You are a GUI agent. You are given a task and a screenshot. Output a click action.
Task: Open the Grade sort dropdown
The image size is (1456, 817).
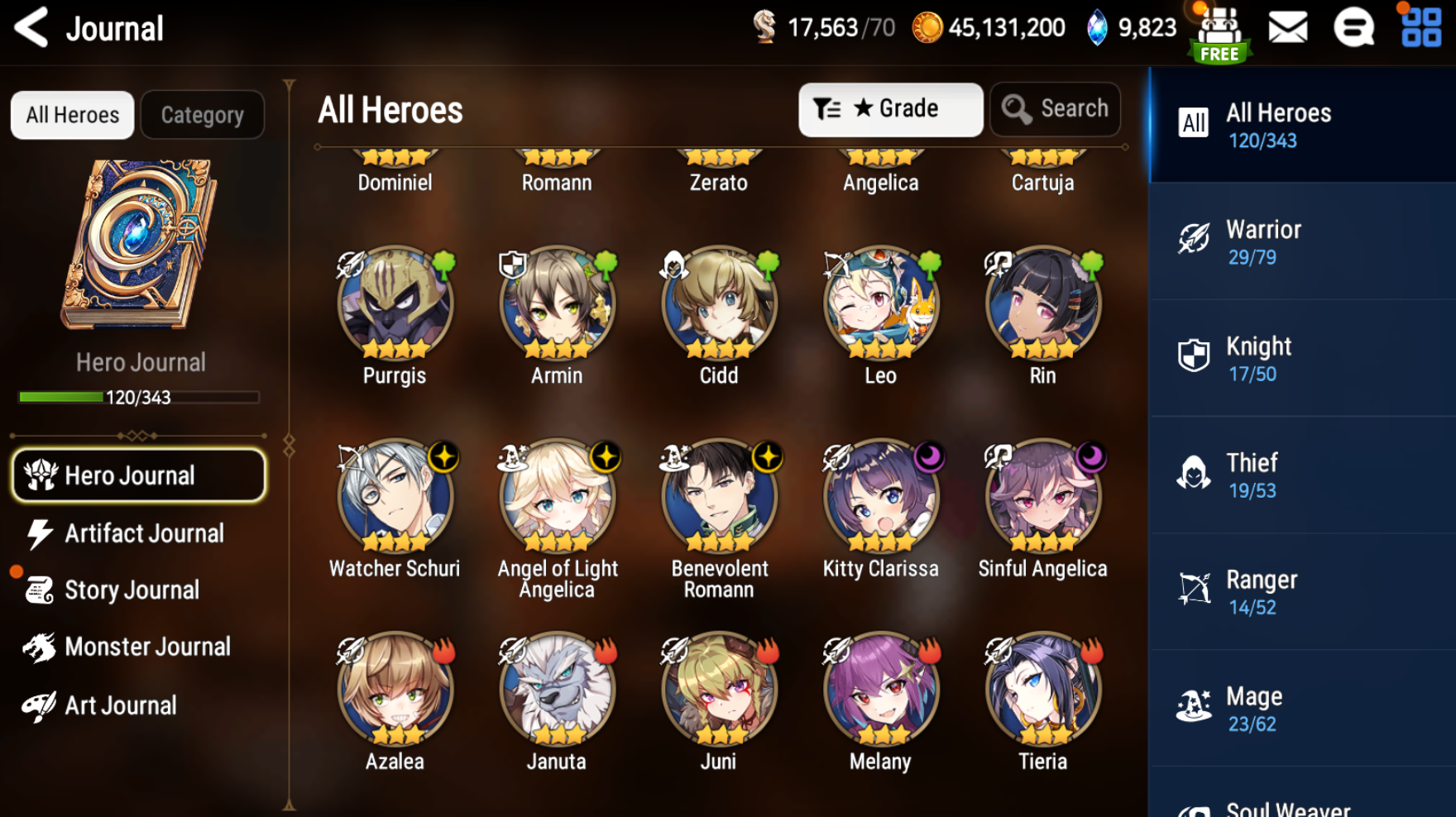[x=890, y=109]
